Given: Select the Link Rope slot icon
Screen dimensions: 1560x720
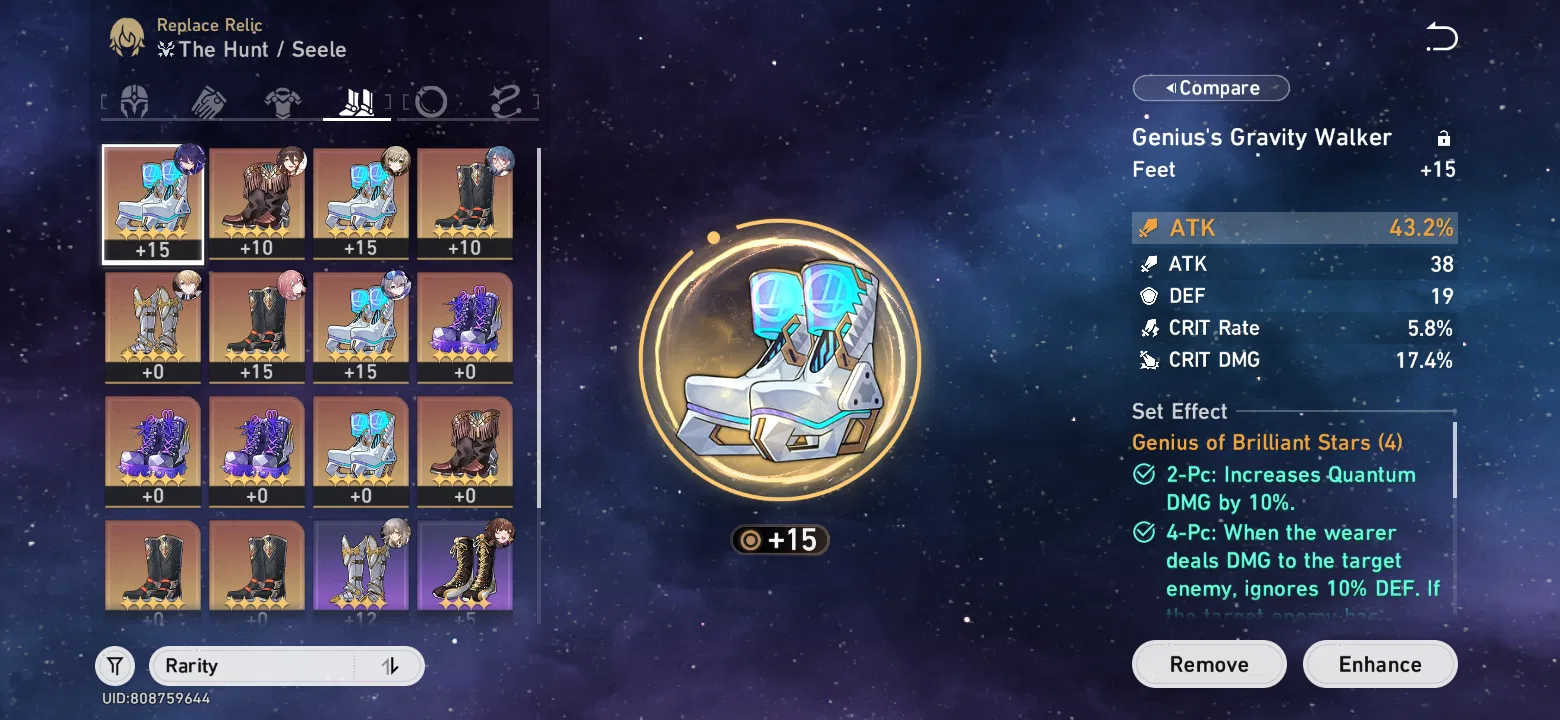Looking at the screenshot, I should 505,99.
